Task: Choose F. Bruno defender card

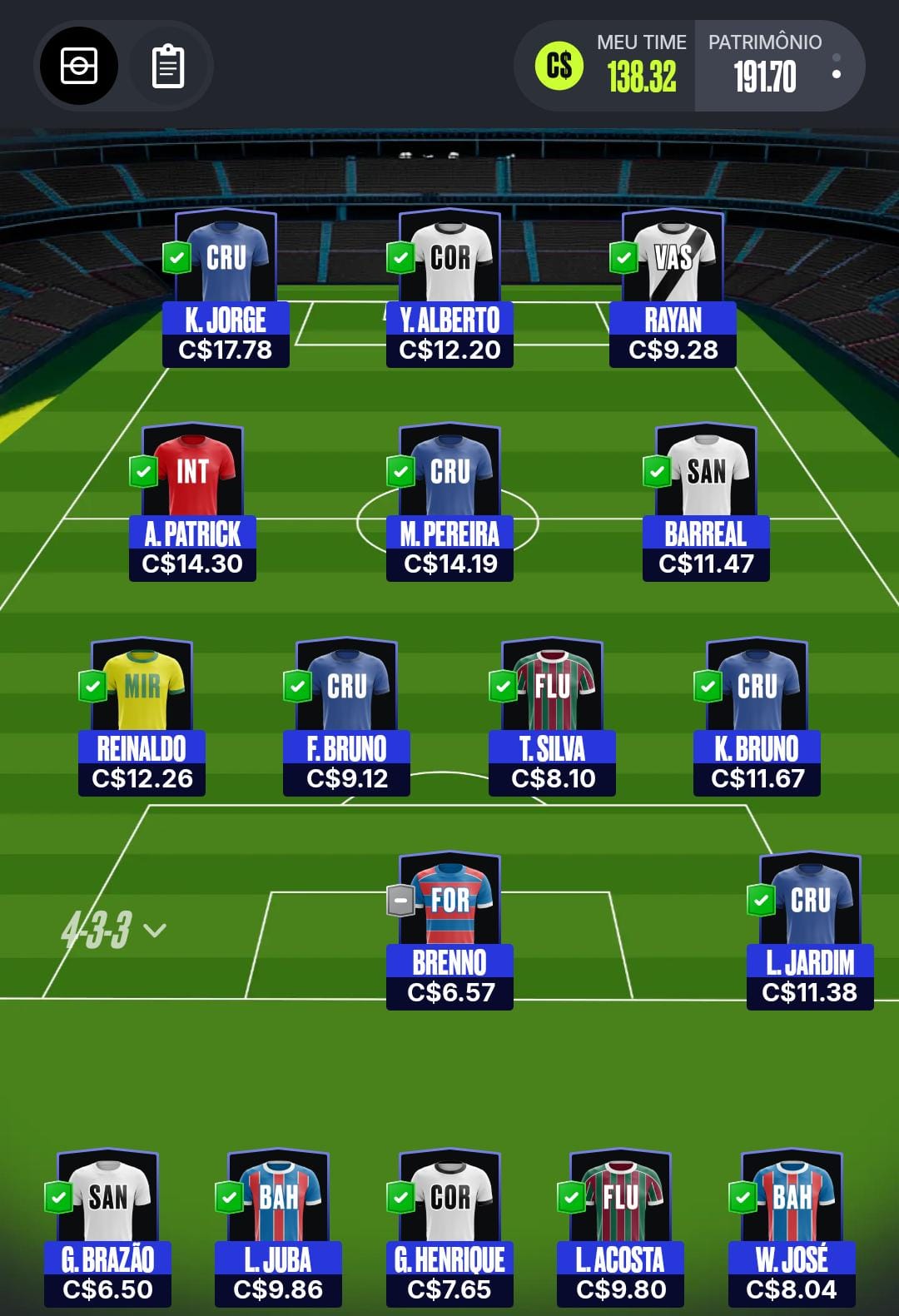Action: point(346,717)
